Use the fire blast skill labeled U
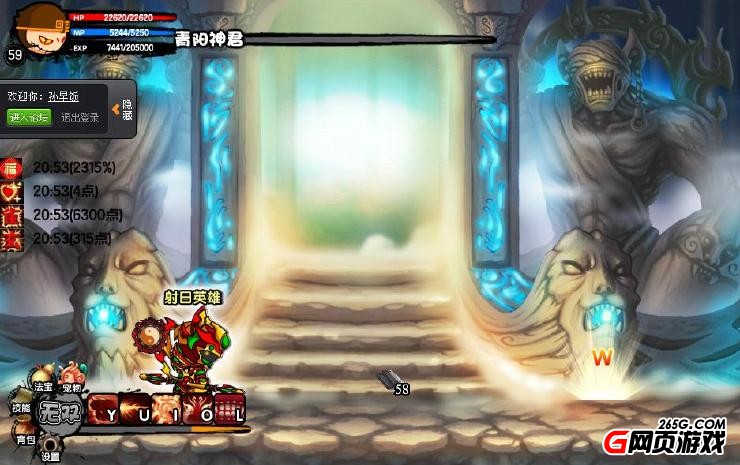The image size is (740, 465). [x=135, y=410]
